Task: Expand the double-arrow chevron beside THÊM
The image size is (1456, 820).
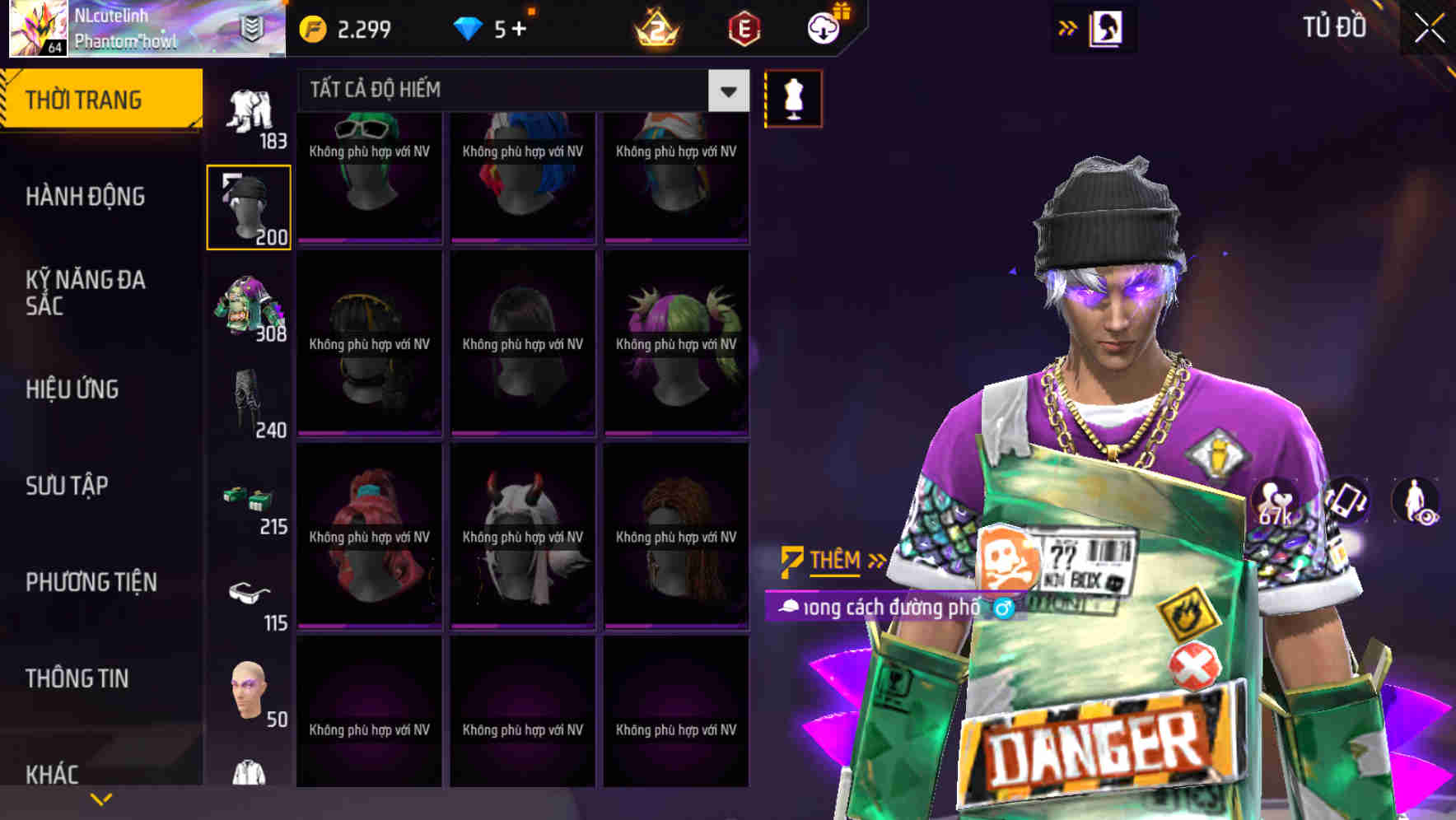Action: (x=875, y=559)
